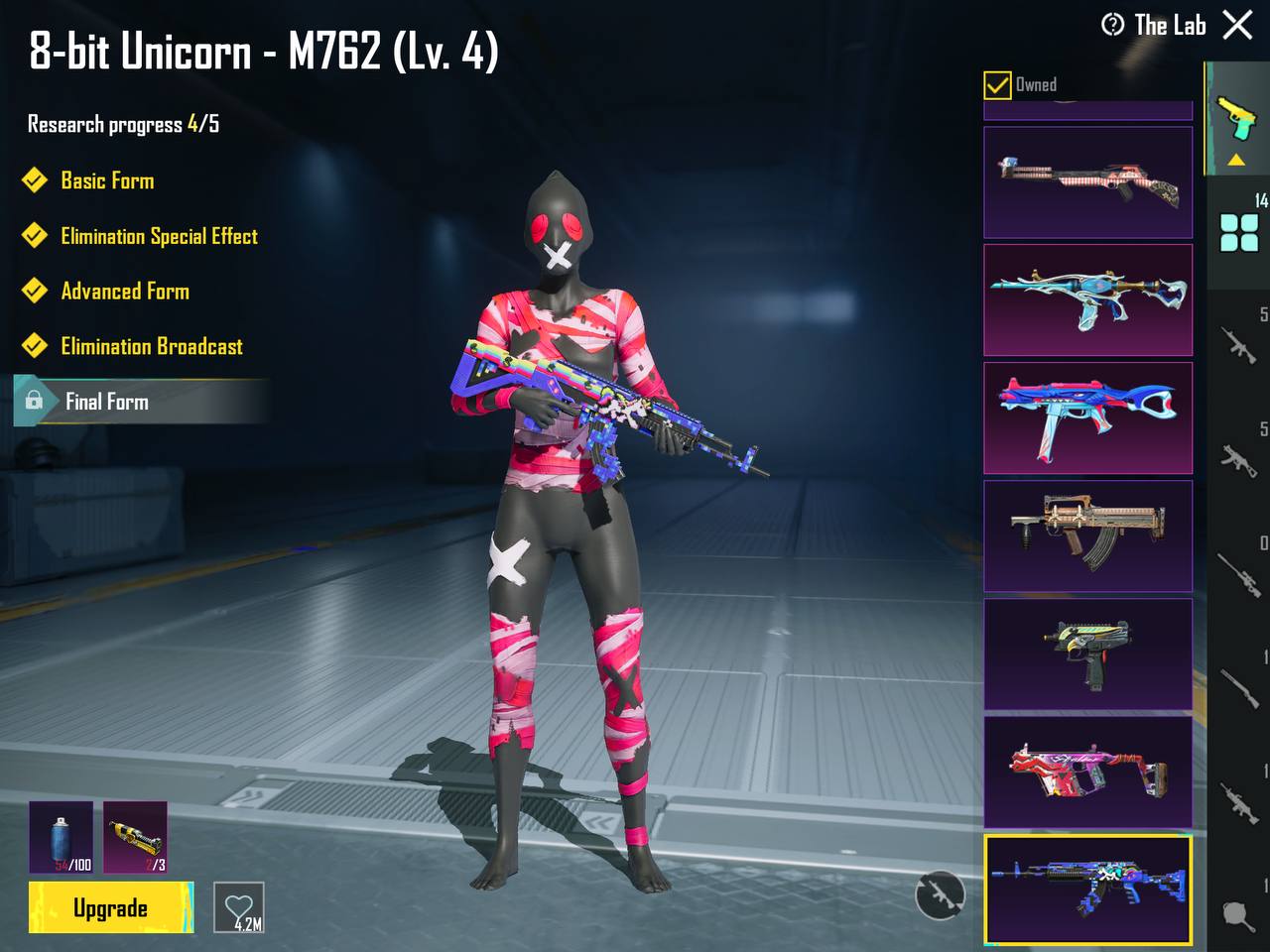Choose the bronze Groza skin thumbnail
This screenshot has height=952, width=1270.
click(x=1087, y=535)
